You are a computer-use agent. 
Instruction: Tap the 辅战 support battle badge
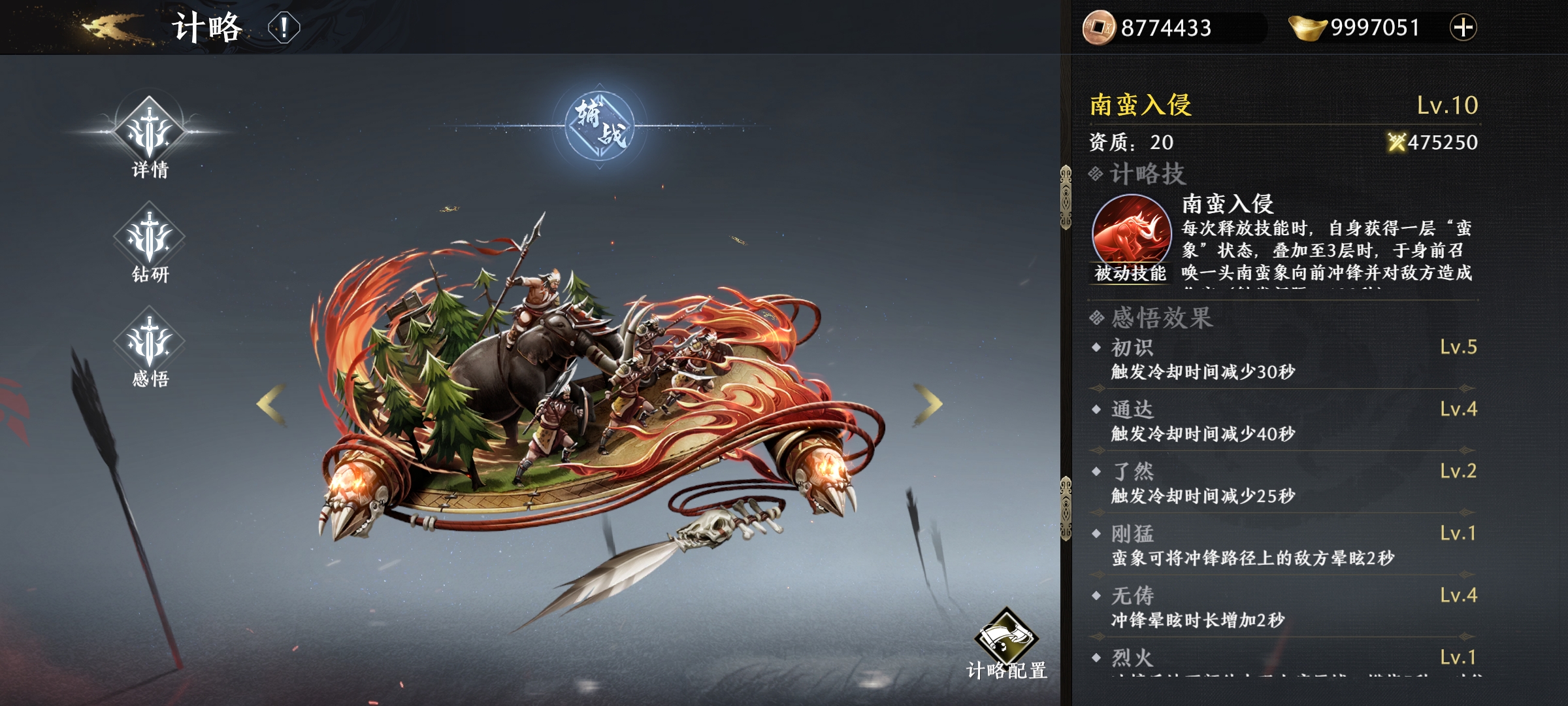pos(600,126)
